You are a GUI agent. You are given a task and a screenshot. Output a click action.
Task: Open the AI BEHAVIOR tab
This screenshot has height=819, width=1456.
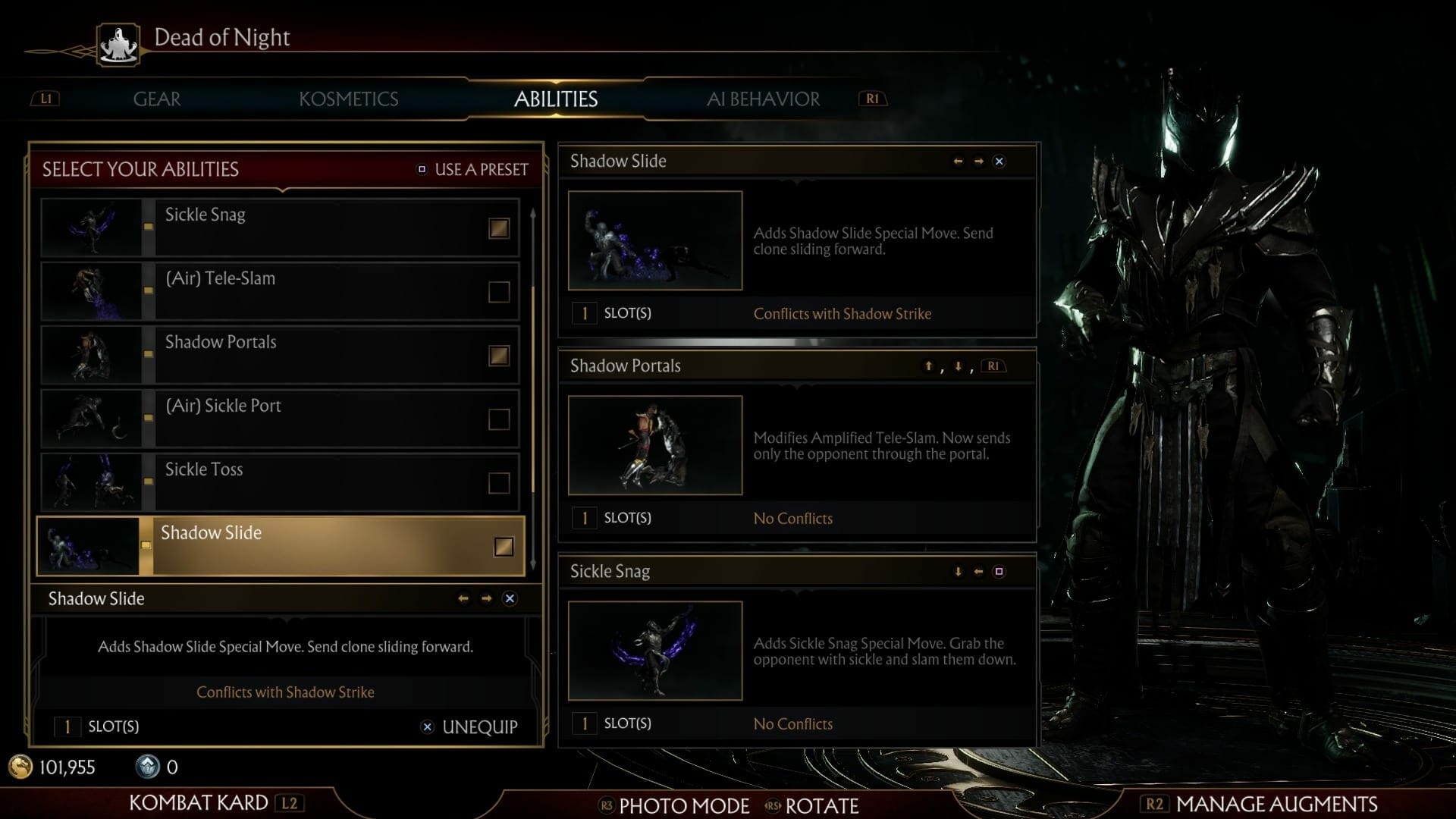(763, 99)
